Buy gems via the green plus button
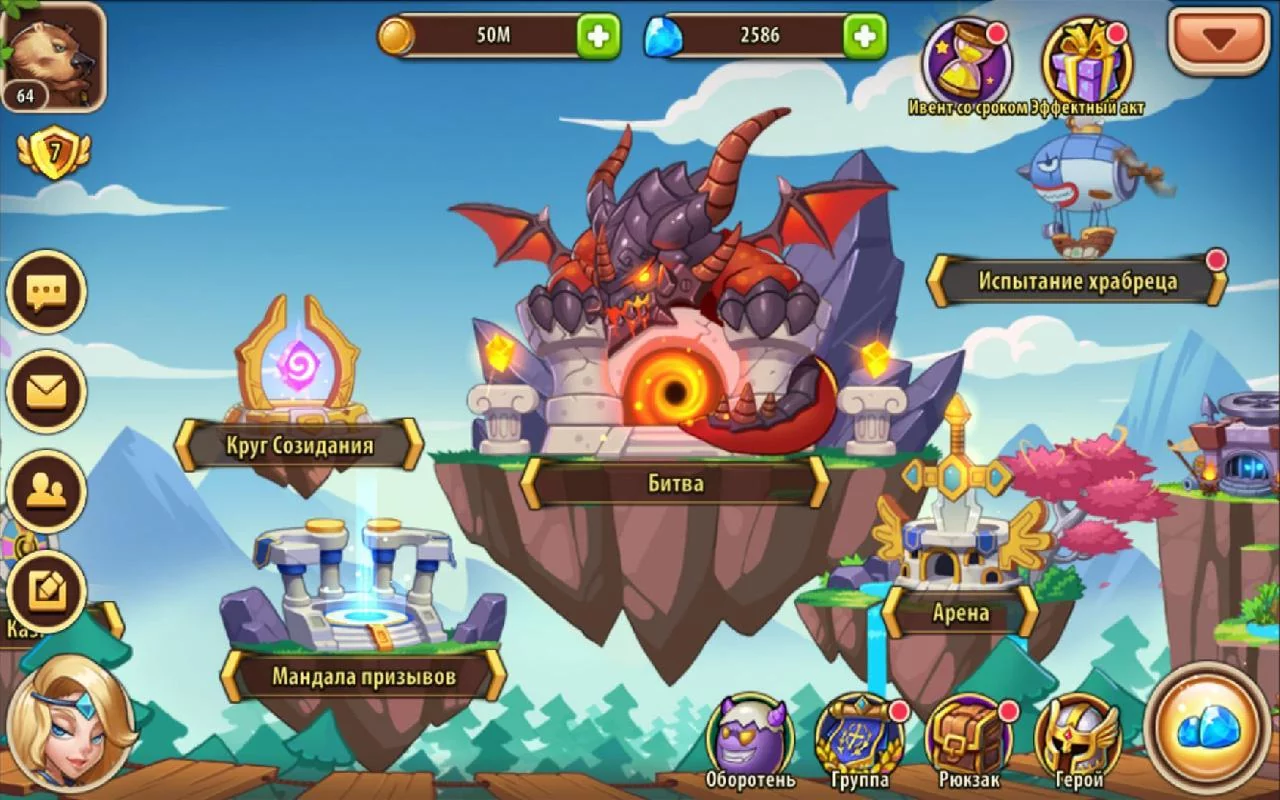The width and height of the screenshot is (1280, 800). click(x=865, y=36)
